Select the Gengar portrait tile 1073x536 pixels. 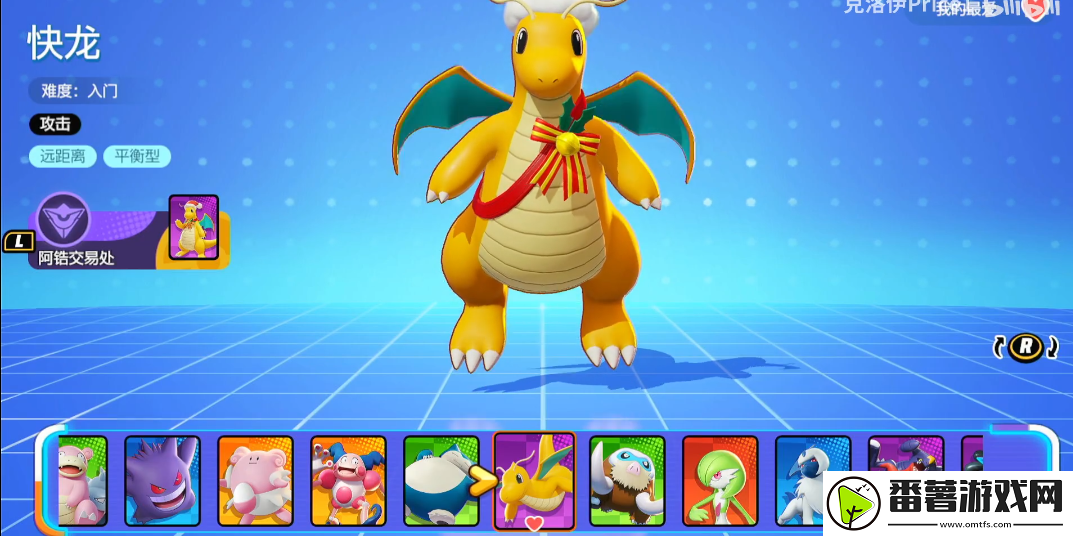[162, 480]
